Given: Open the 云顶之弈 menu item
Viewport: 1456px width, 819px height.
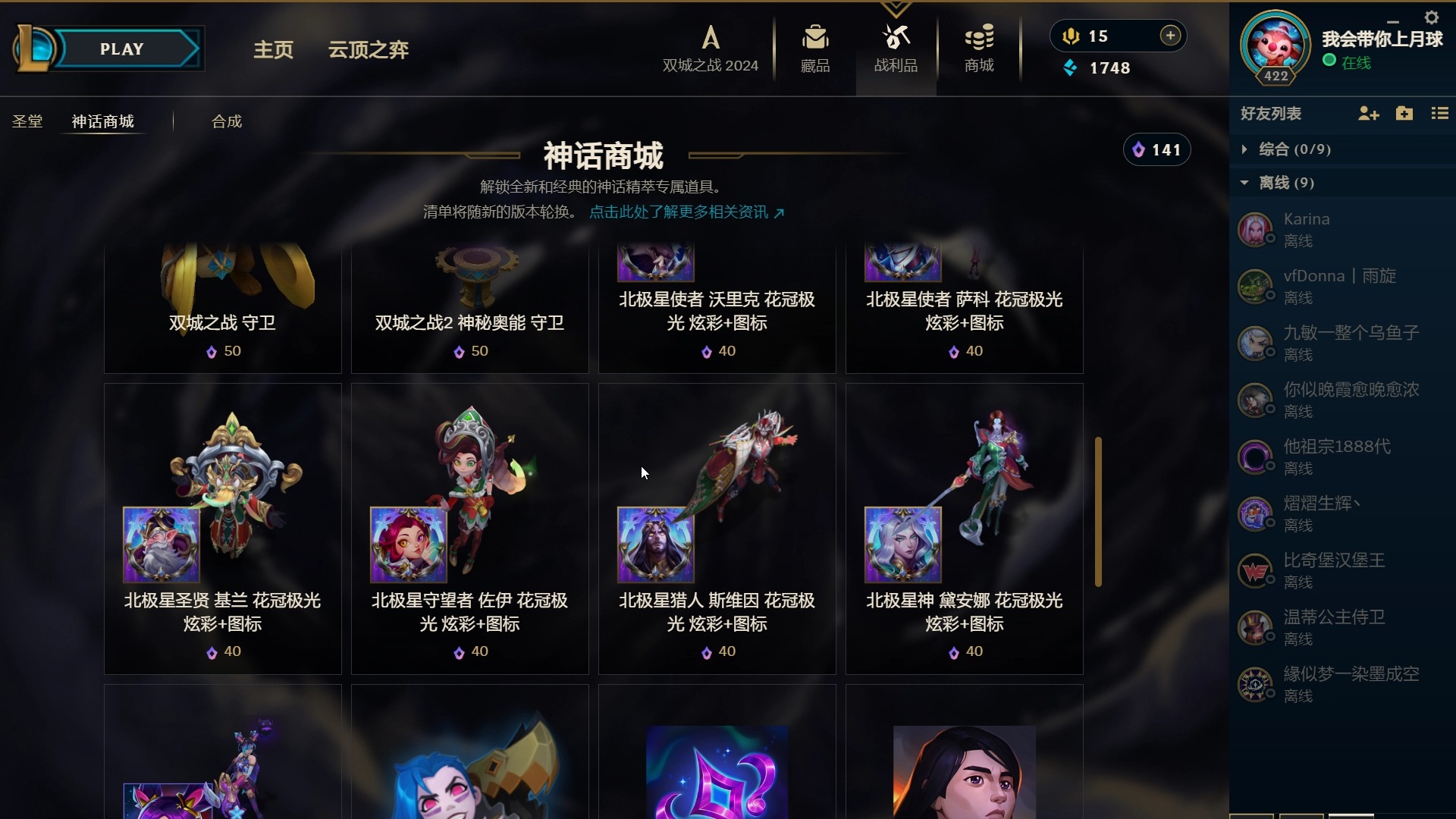Looking at the screenshot, I should pyautogui.click(x=368, y=49).
